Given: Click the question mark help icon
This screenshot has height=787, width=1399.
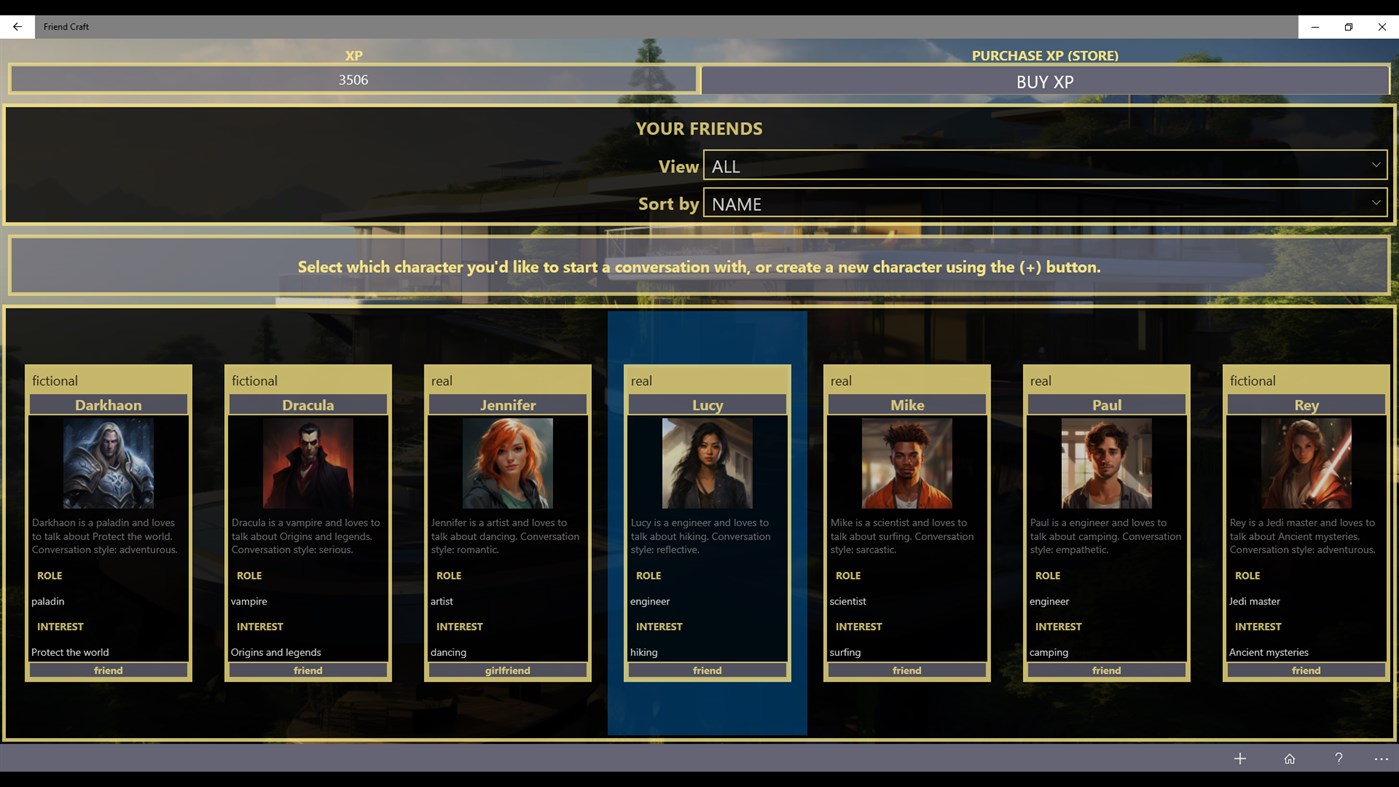Looking at the screenshot, I should pos(1337,758).
